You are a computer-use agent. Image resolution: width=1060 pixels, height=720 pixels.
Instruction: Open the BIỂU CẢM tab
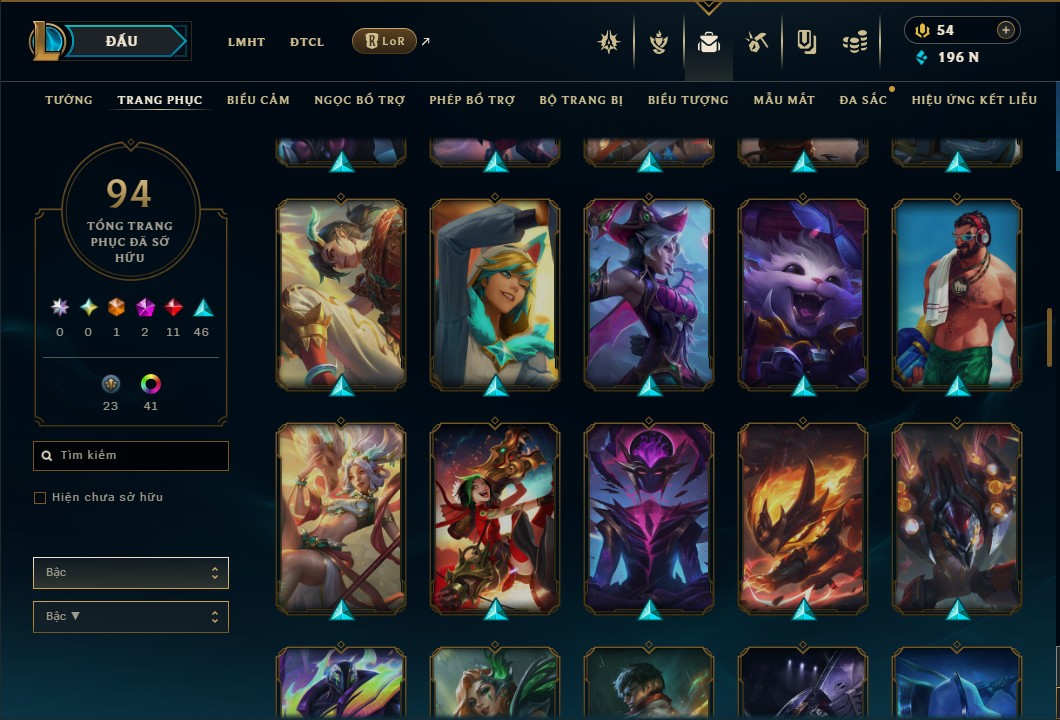258,100
